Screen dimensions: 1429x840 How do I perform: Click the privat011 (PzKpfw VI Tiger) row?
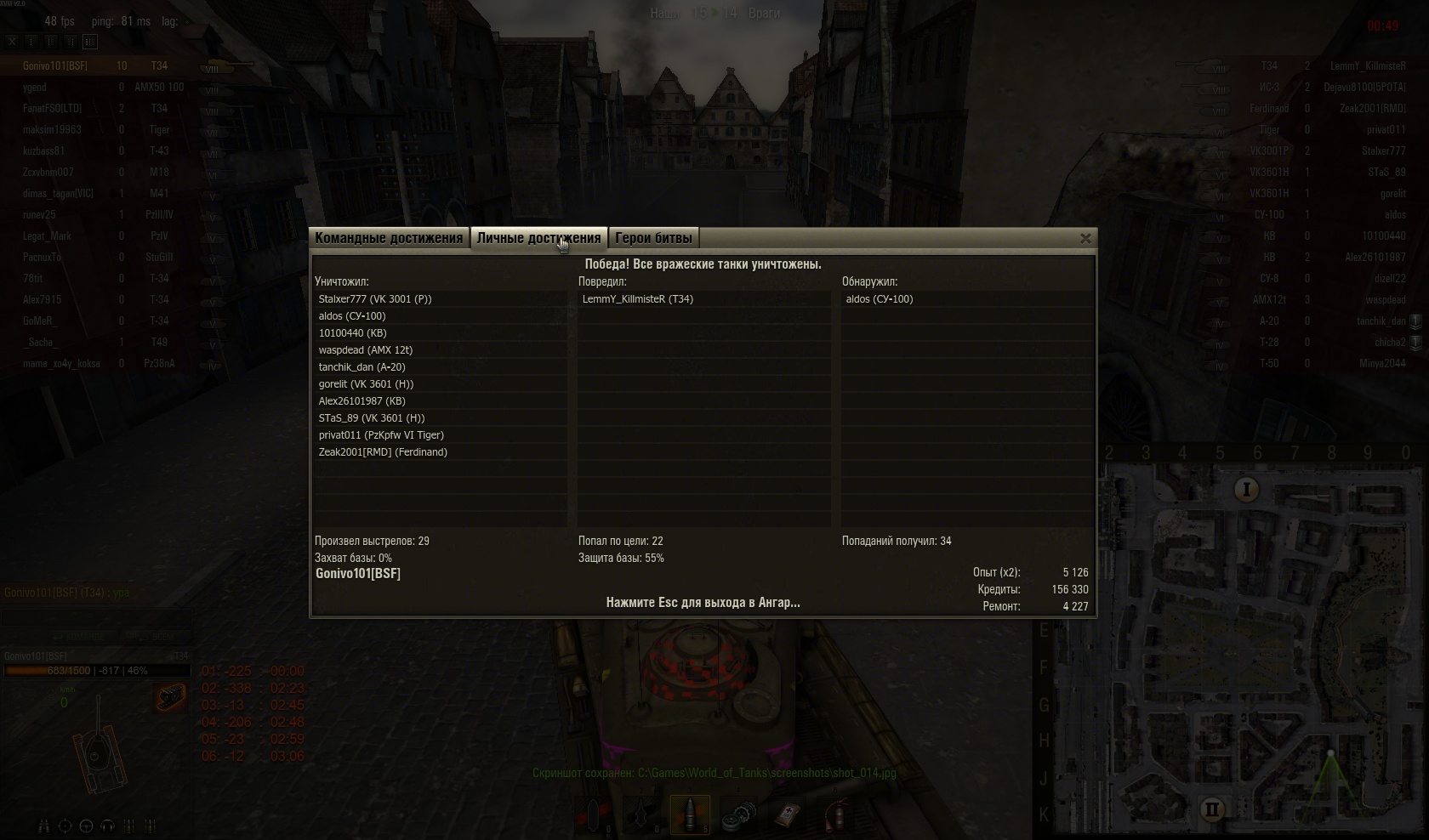(x=381, y=435)
